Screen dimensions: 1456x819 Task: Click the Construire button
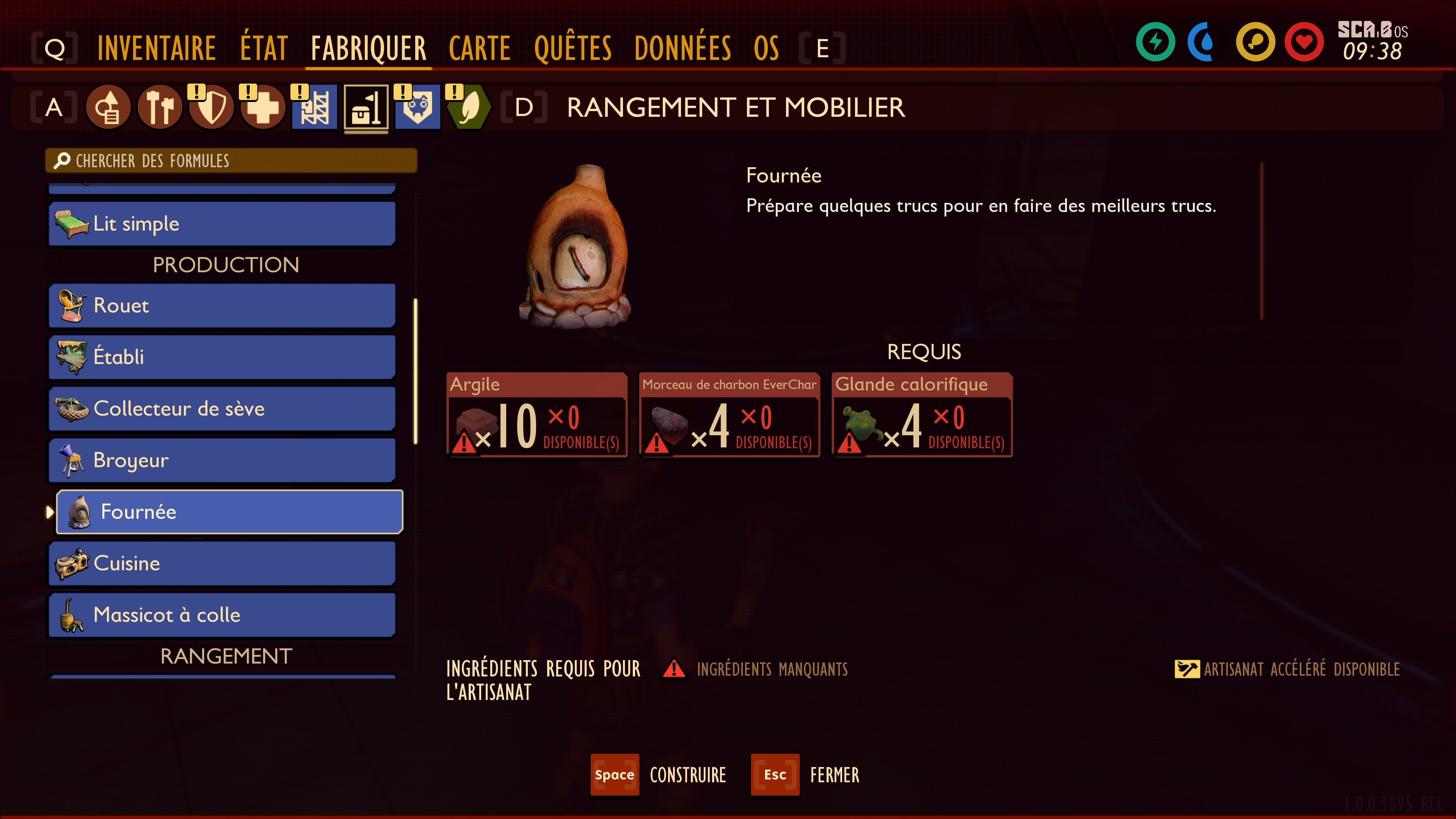pos(659,775)
